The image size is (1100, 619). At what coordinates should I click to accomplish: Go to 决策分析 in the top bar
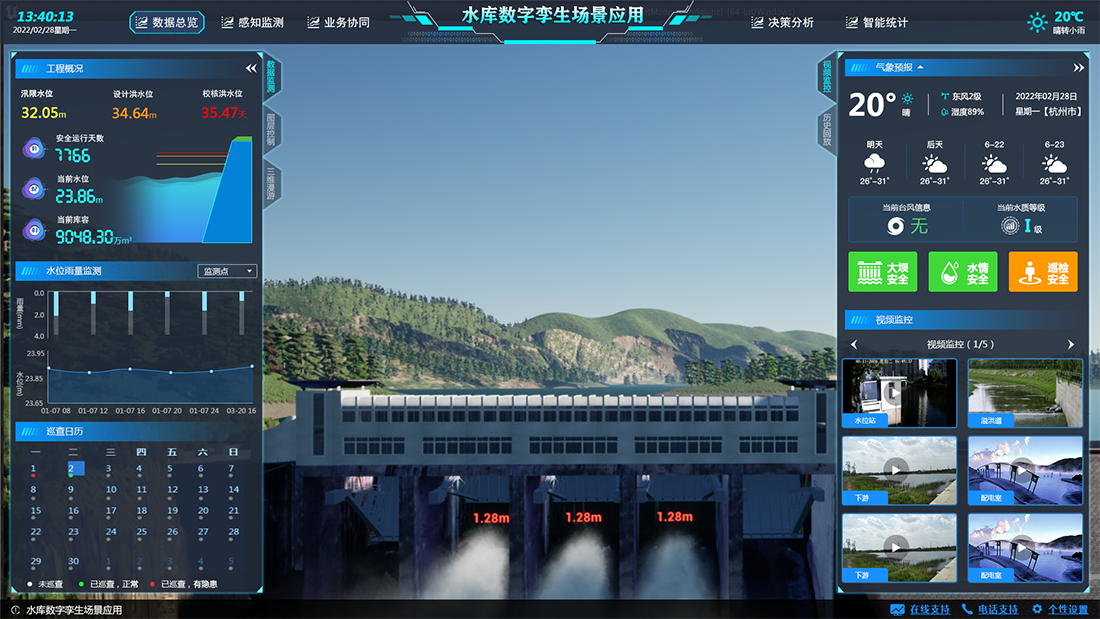(x=782, y=22)
